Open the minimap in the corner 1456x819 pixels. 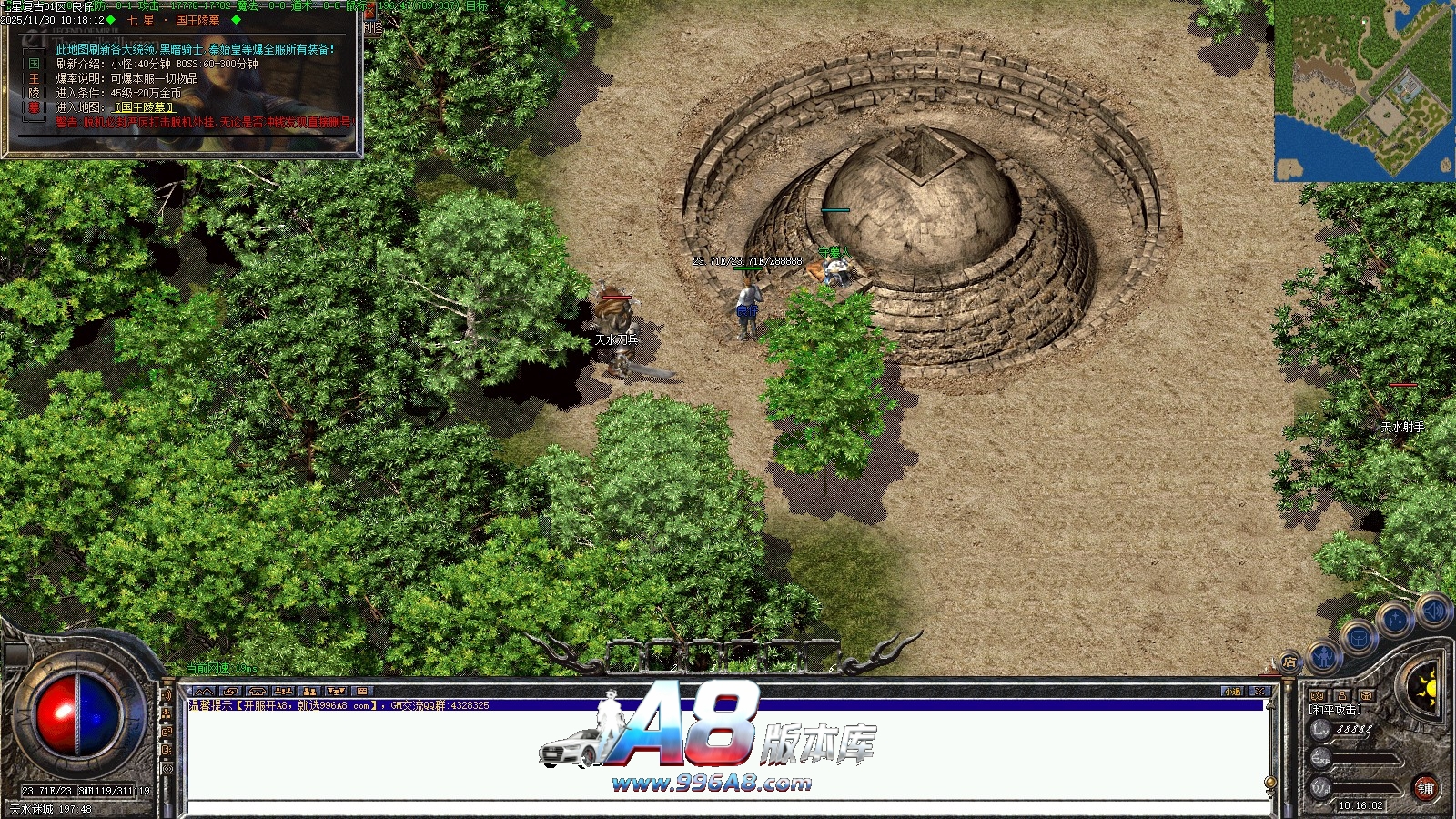click(1363, 90)
